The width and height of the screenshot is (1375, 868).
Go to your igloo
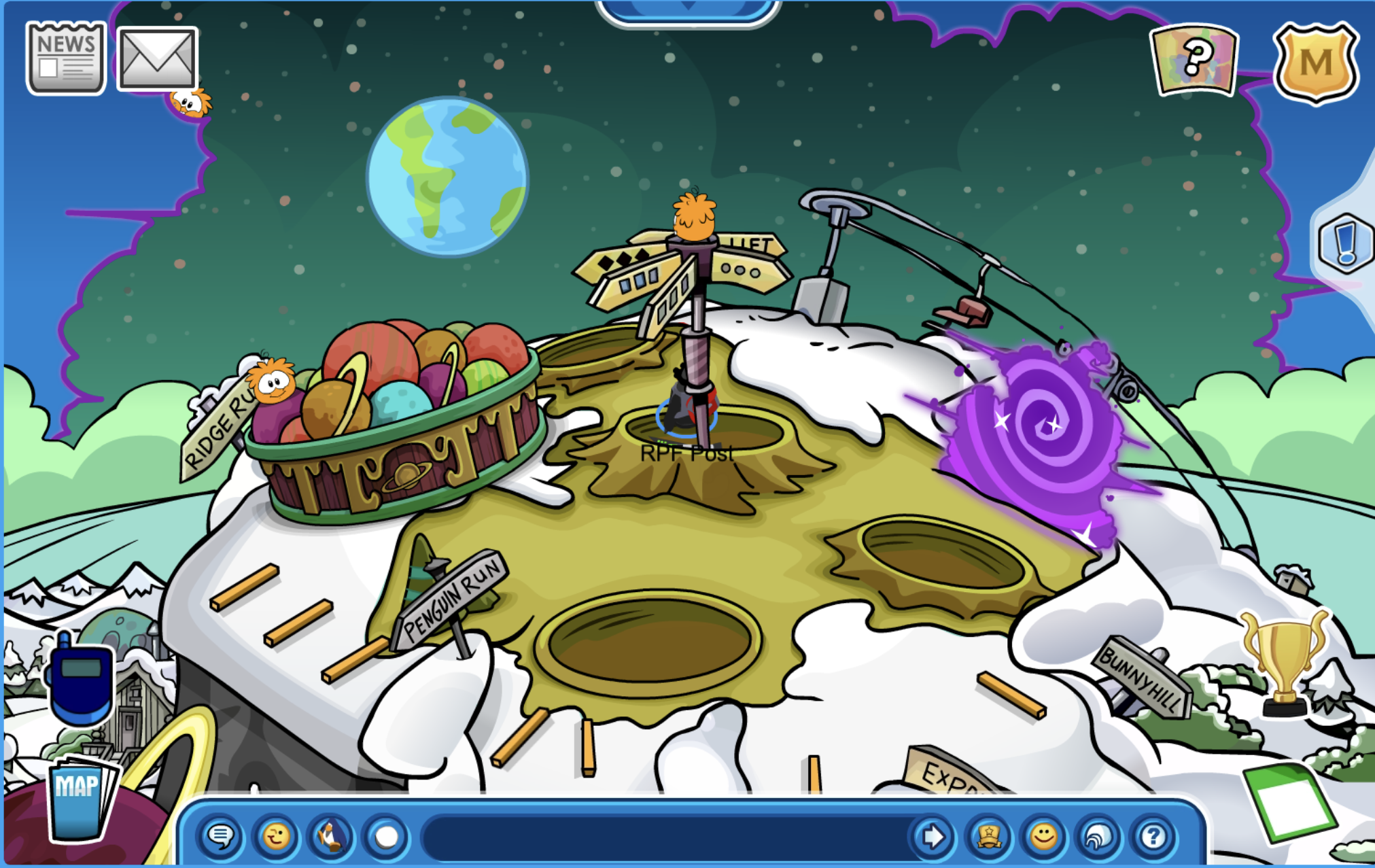pyautogui.click(x=1098, y=836)
